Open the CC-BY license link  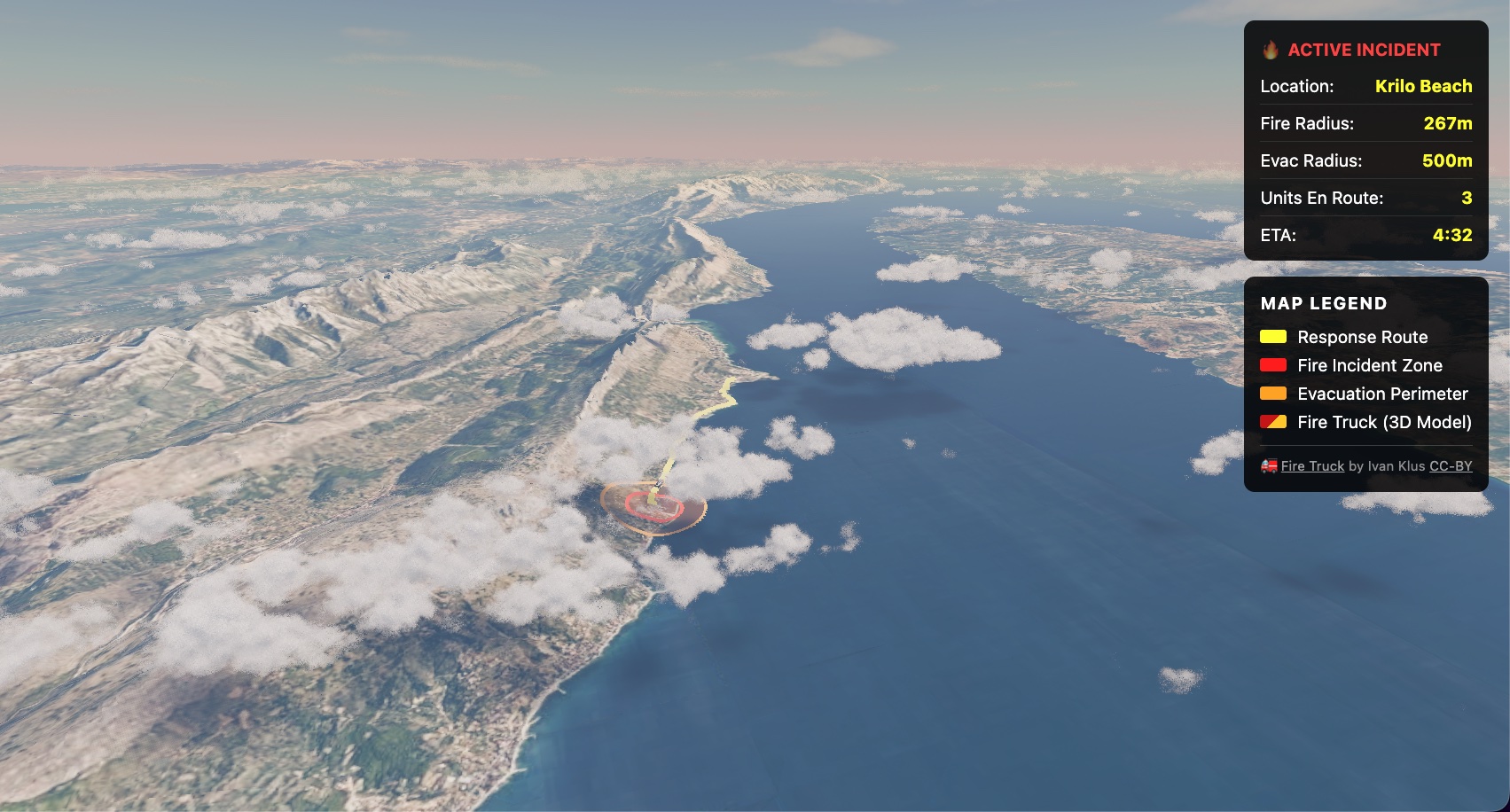tap(1451, 465)
